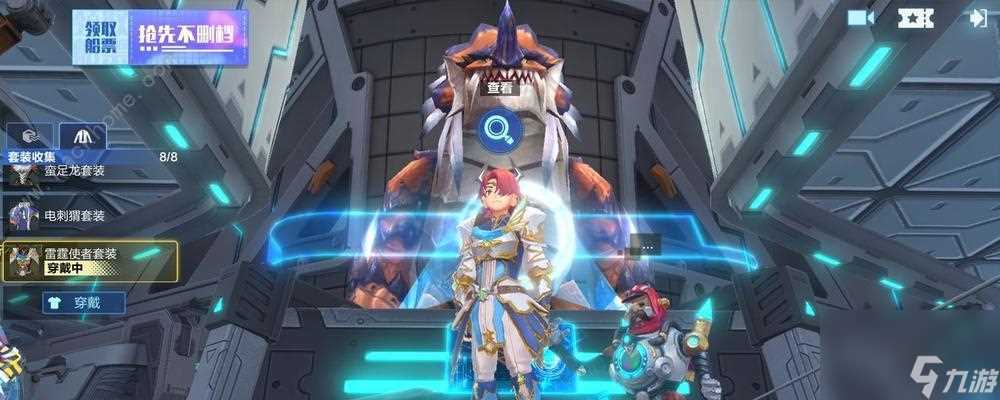Screen dimensions: 1000x400
Task: Switch to the cube collection tab
Action: click(x=30, y=136)
